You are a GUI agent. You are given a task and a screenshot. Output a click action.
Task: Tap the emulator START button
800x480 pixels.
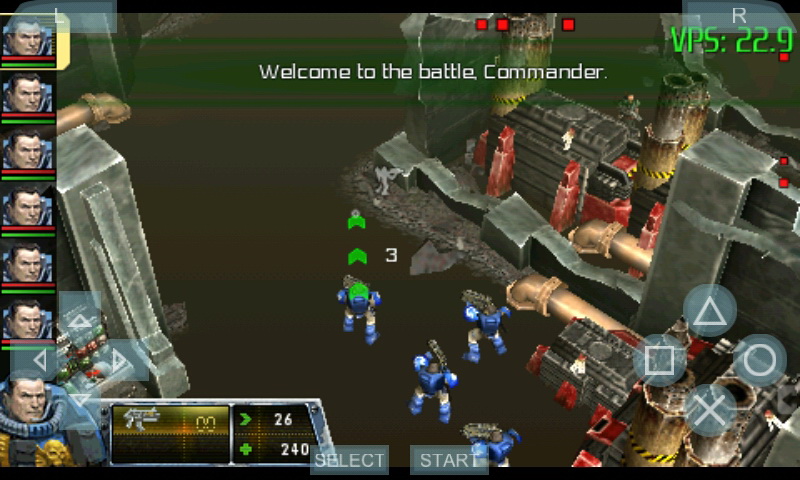click(x=446, y=460)
